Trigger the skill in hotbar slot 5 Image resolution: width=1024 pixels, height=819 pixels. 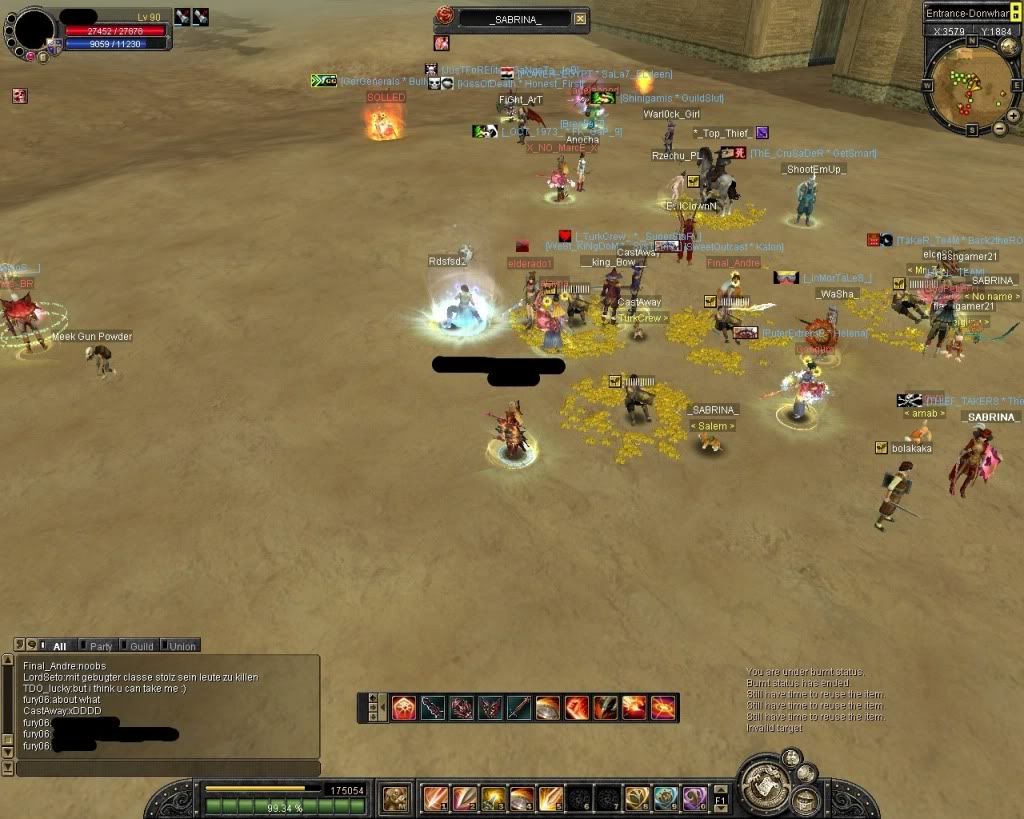551,798
